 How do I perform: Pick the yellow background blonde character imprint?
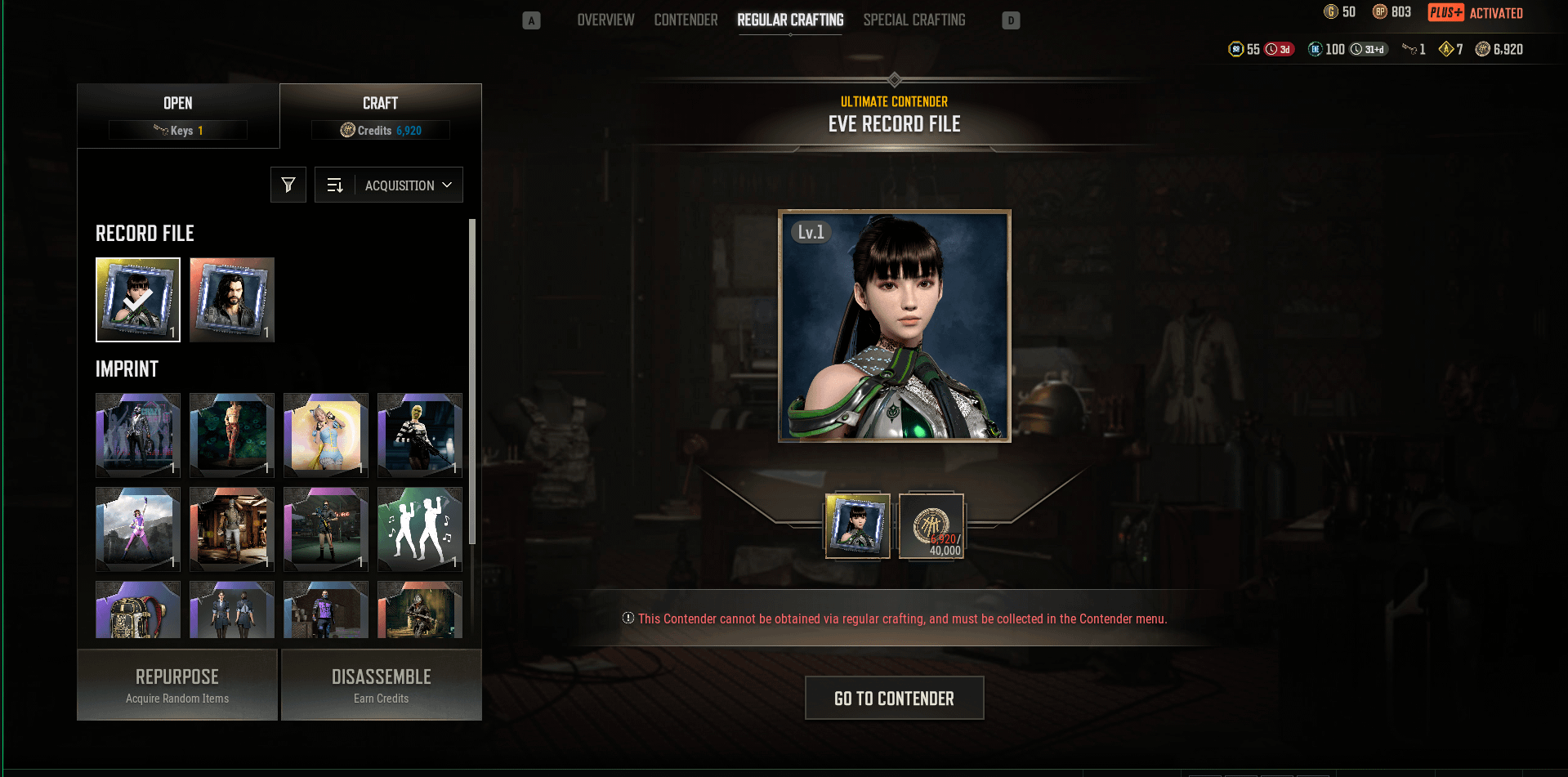(326, 435)
